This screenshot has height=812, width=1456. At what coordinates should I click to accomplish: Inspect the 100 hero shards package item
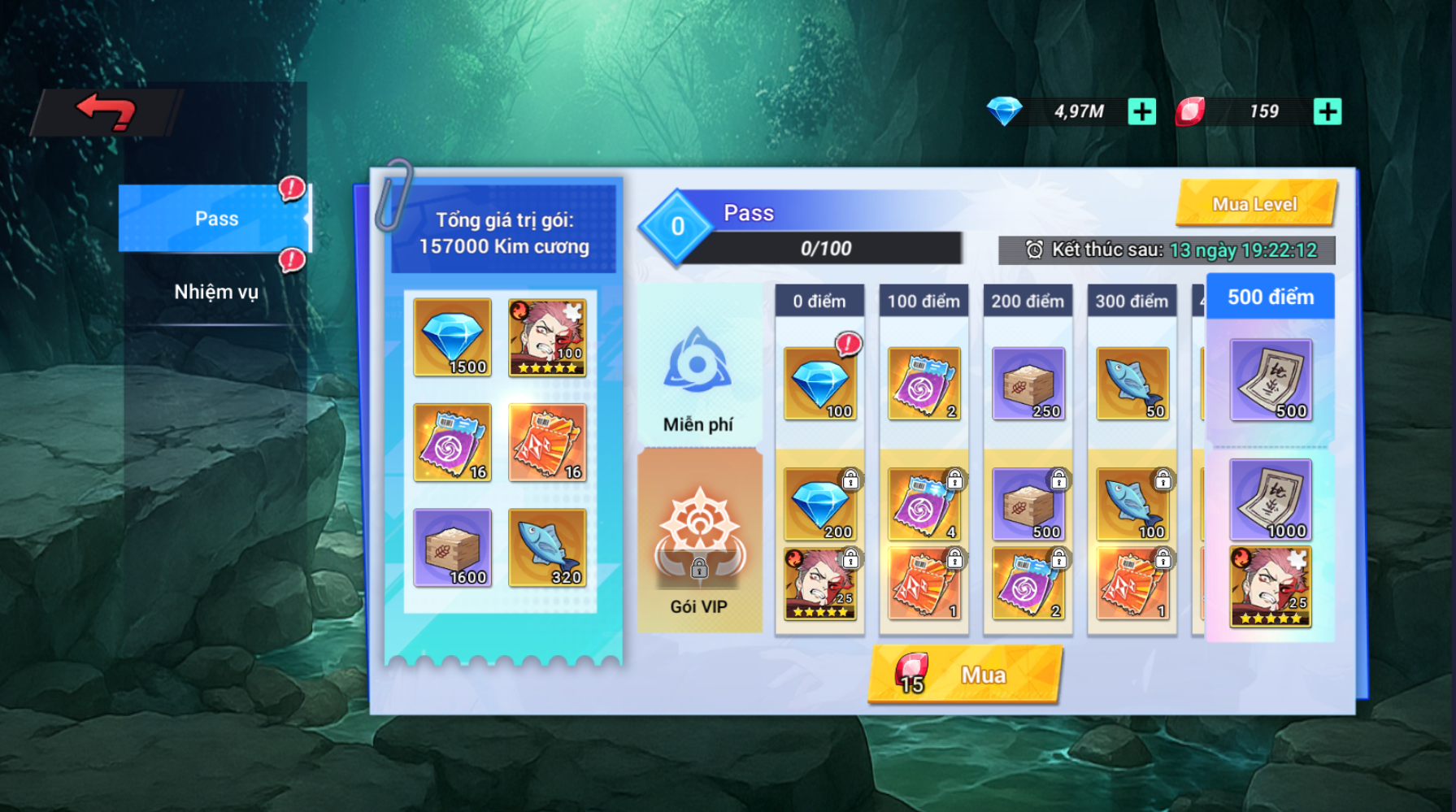coord(547,337)
